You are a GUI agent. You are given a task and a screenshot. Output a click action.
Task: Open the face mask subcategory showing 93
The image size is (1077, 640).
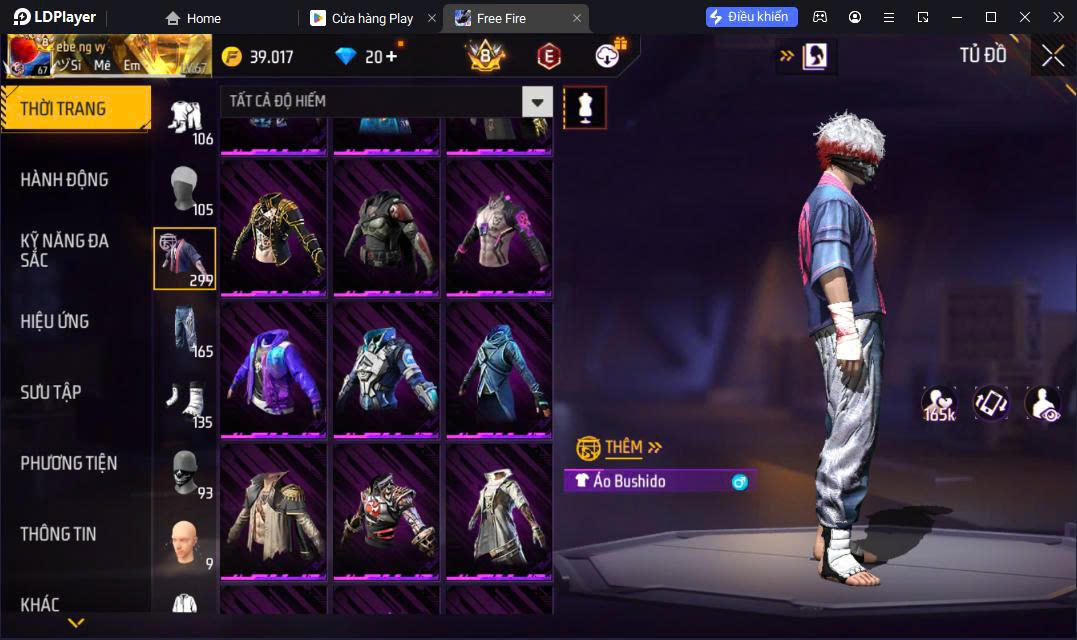(x=185, y=472)
